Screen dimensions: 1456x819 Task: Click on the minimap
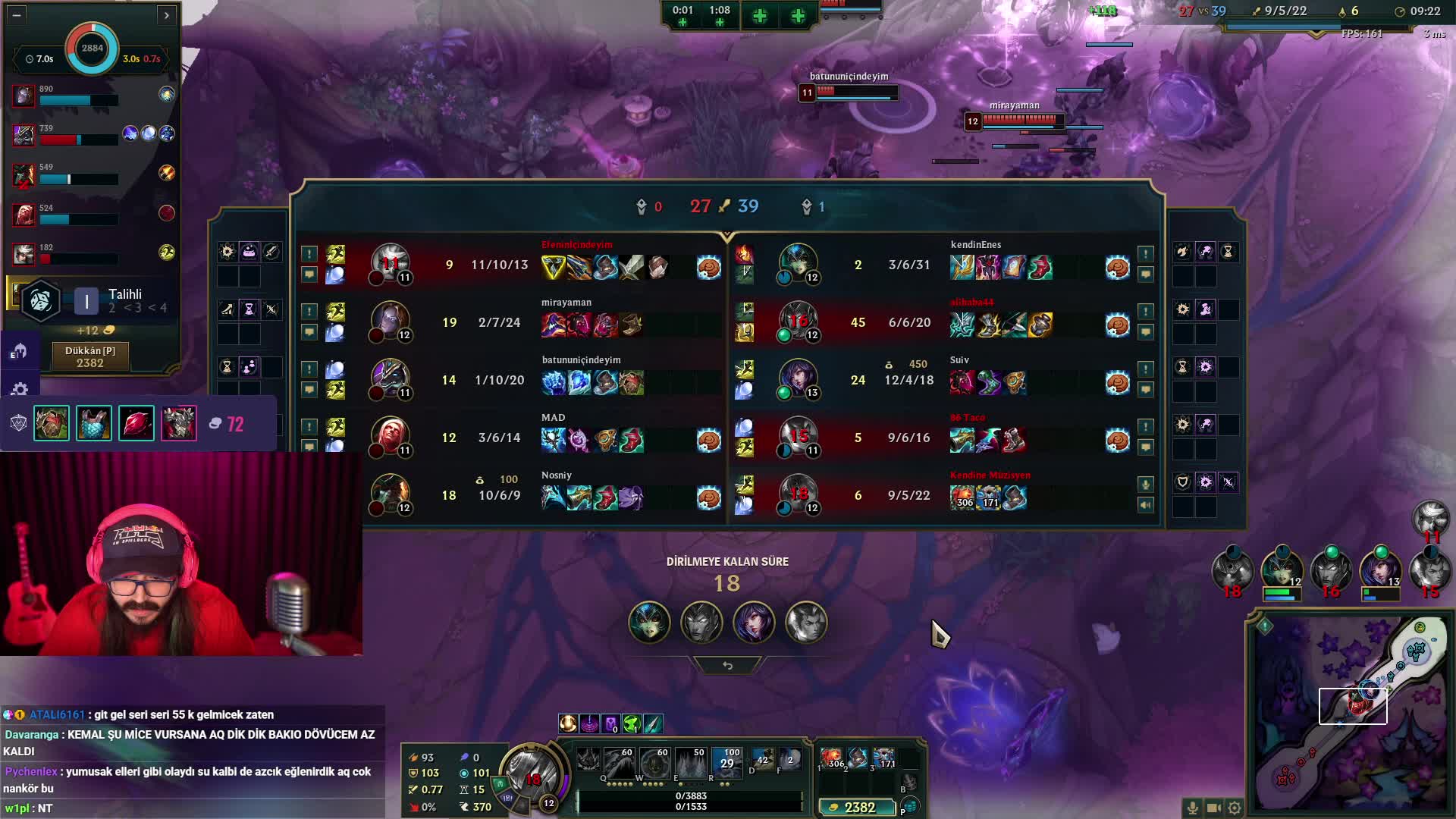[1350, 714]
